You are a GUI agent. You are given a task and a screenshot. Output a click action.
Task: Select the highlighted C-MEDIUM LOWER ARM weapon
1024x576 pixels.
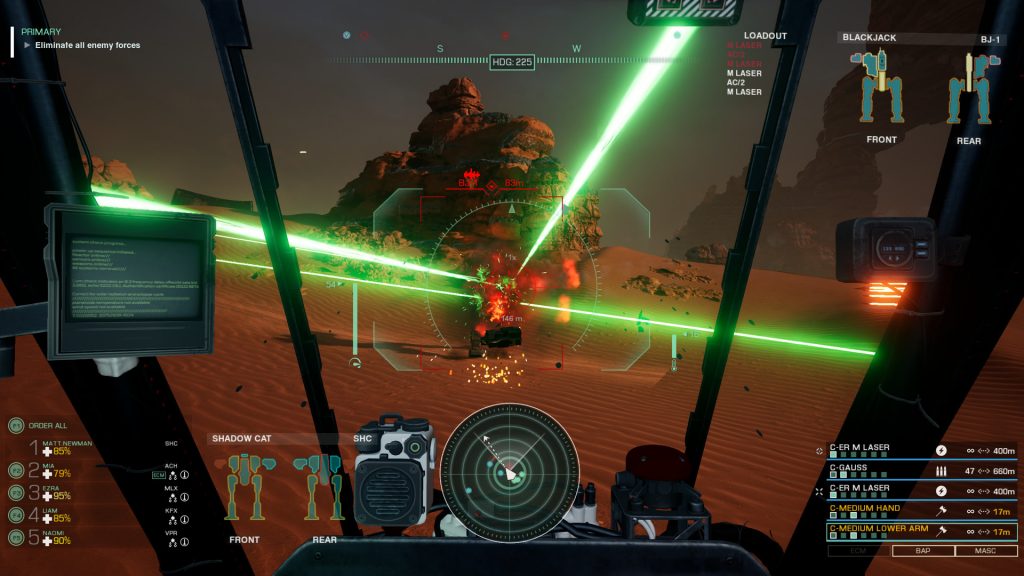pos(921,531)
